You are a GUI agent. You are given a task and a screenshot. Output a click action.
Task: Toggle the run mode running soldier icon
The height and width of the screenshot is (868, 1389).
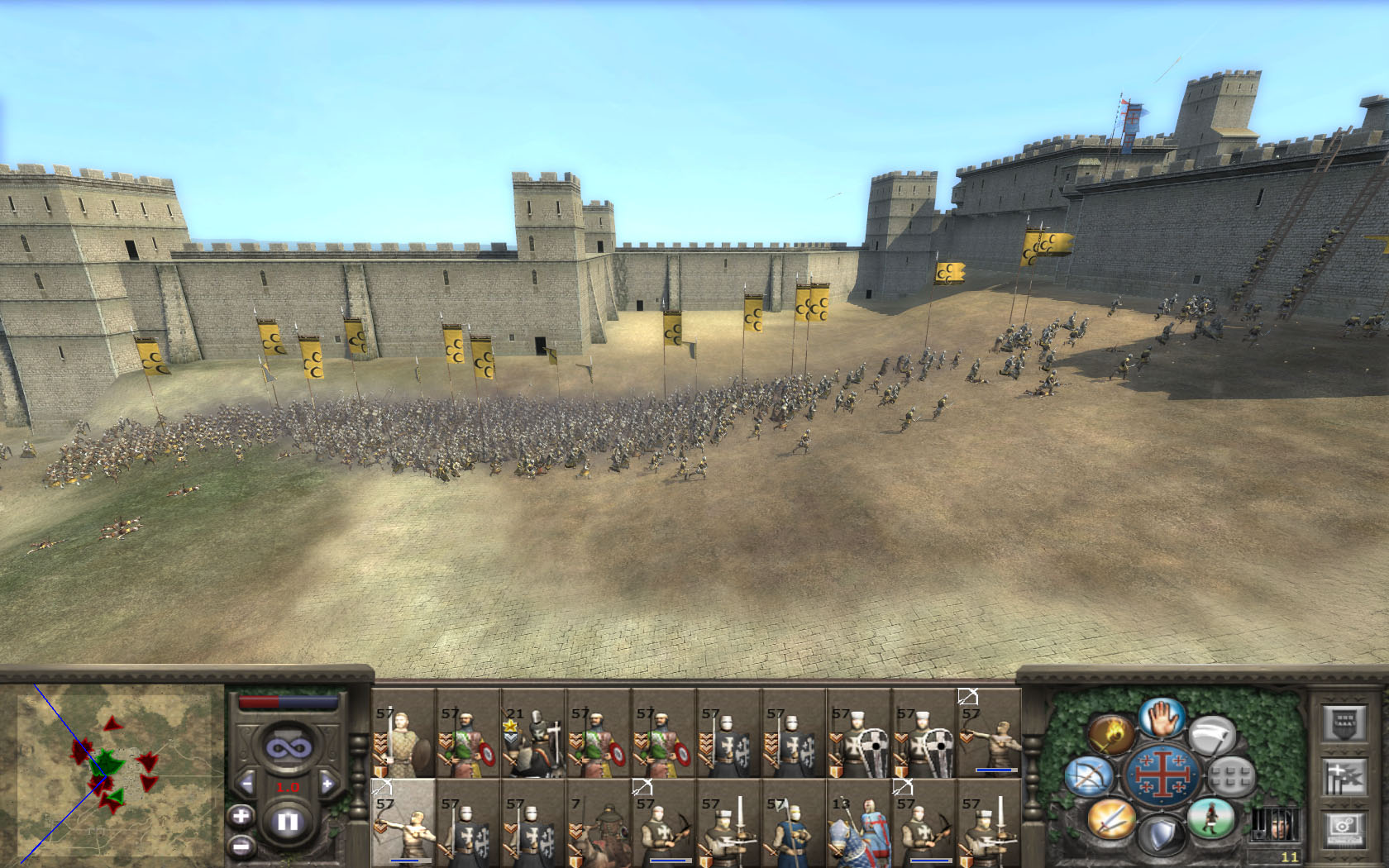pos(1212,818)
